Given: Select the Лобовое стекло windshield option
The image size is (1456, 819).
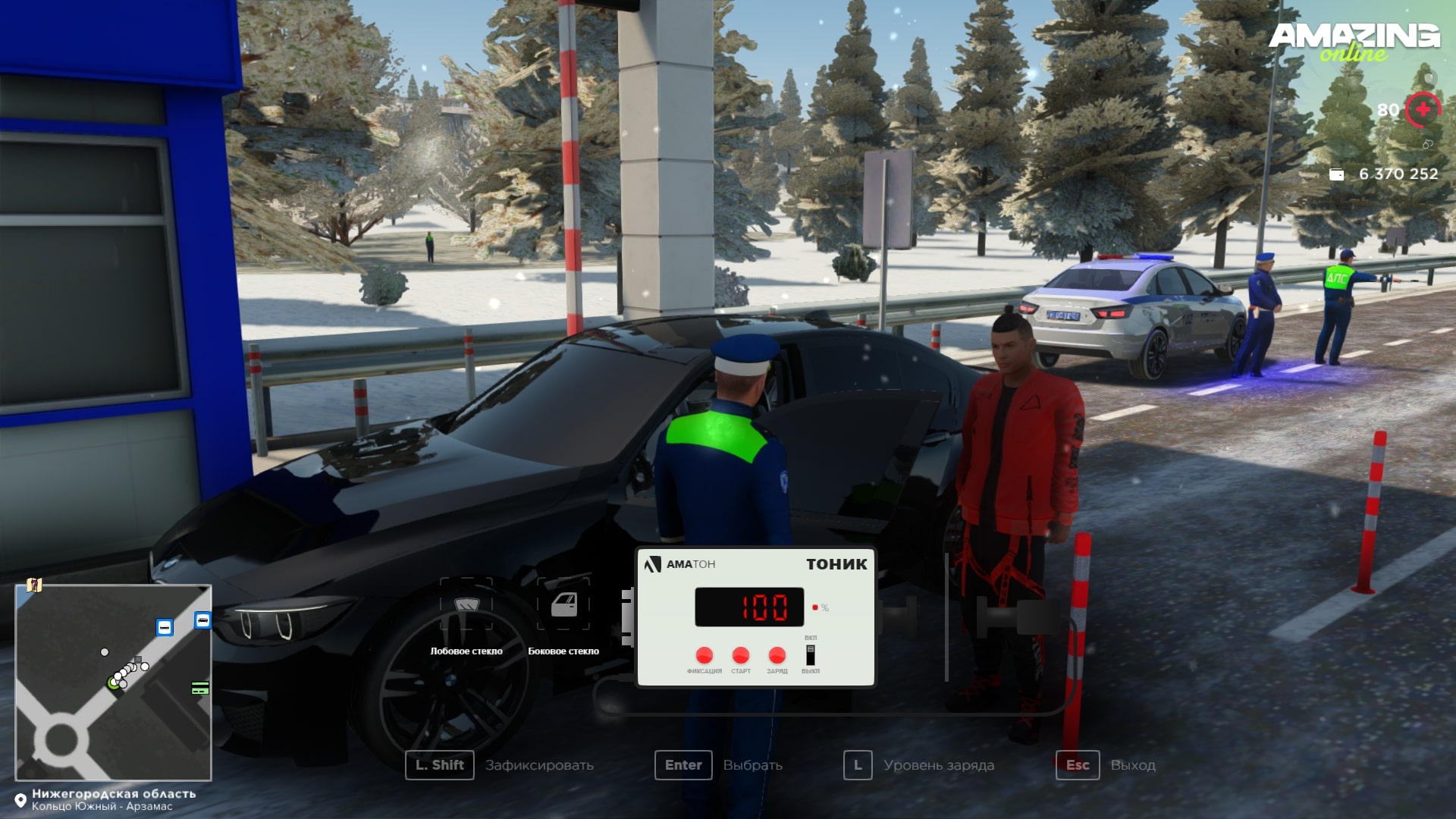Looking at the screenshot, I should pyautogui.click(x=466, y=605).
